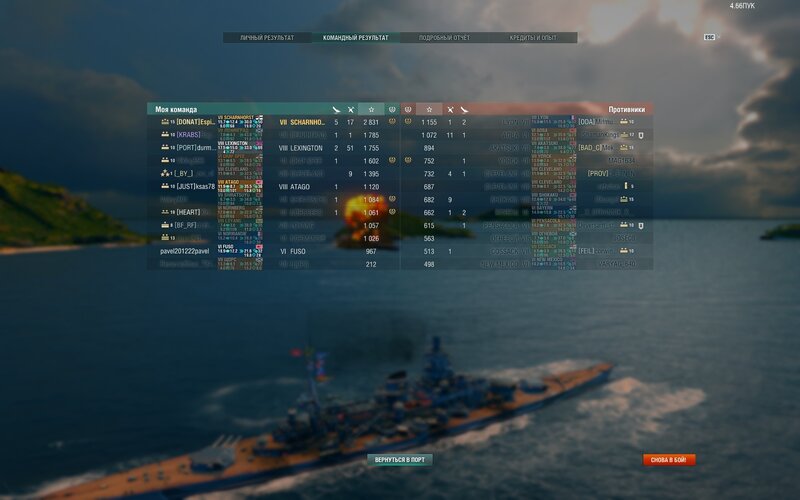This screenshot has height=500, width=800.
Task: Sort my team by star experience column
Action: click(372, 109)
